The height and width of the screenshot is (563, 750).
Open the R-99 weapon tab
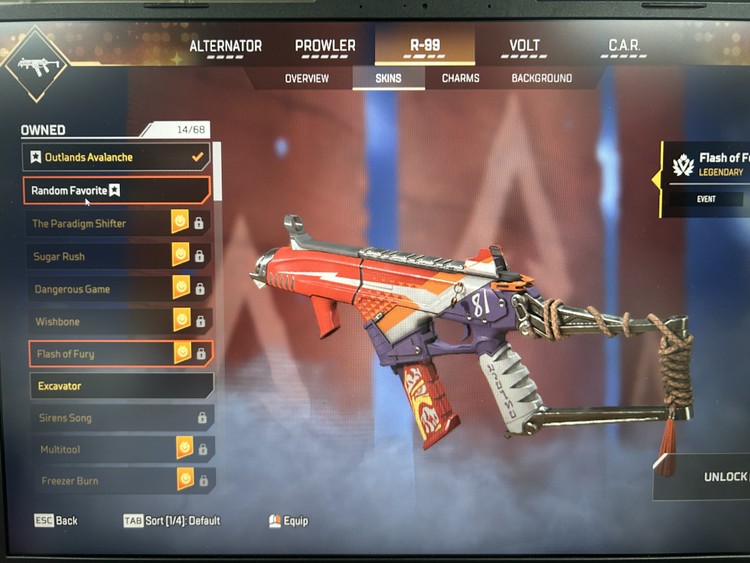[x=425, y=47]
